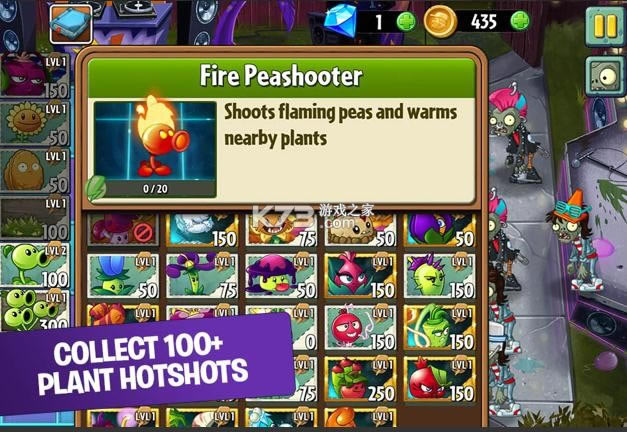
Task: Open the blue almanac book
Action: click(x=70, y=21)
